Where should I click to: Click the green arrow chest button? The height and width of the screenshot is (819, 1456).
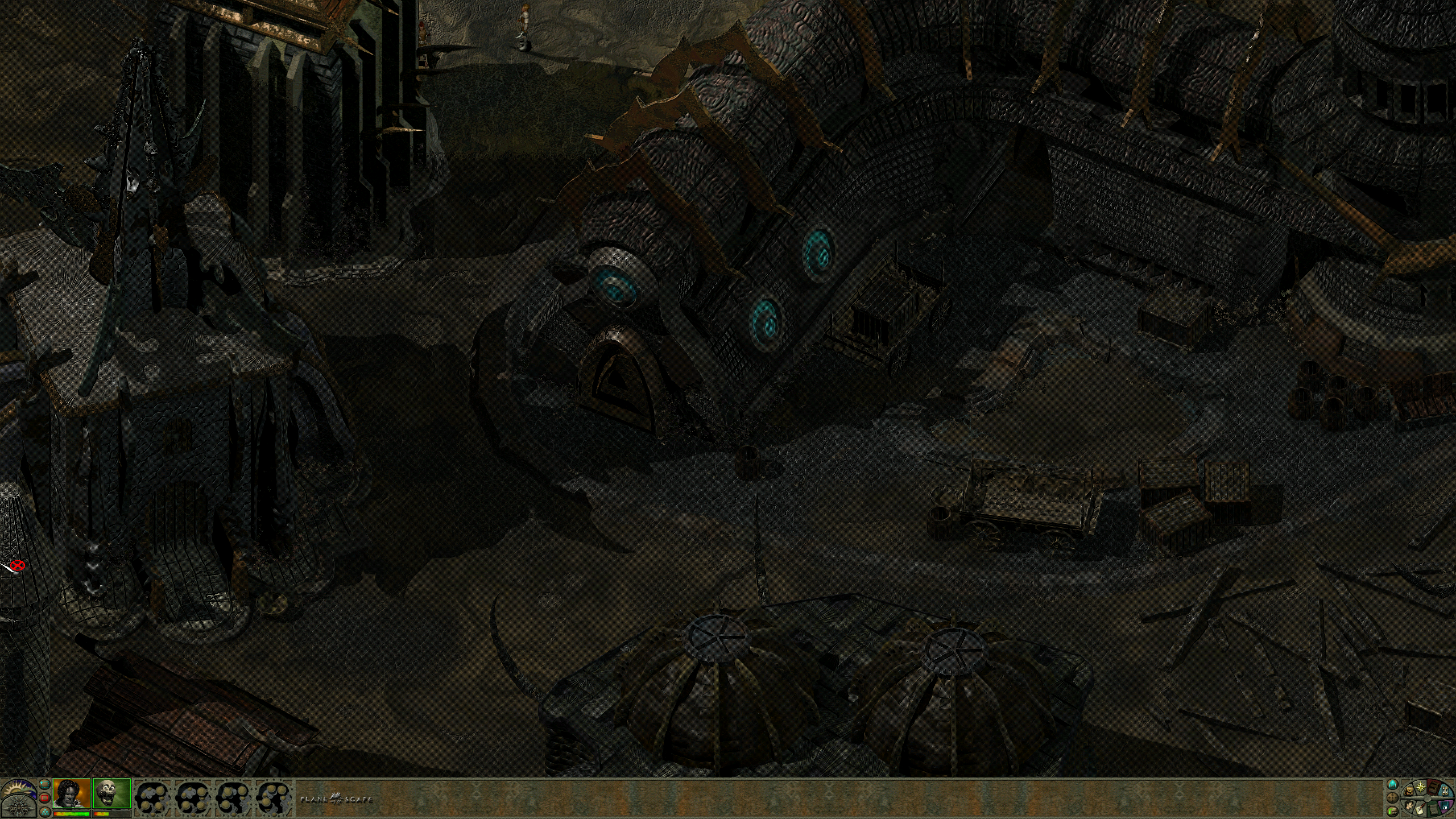[x=1392, y=812]
